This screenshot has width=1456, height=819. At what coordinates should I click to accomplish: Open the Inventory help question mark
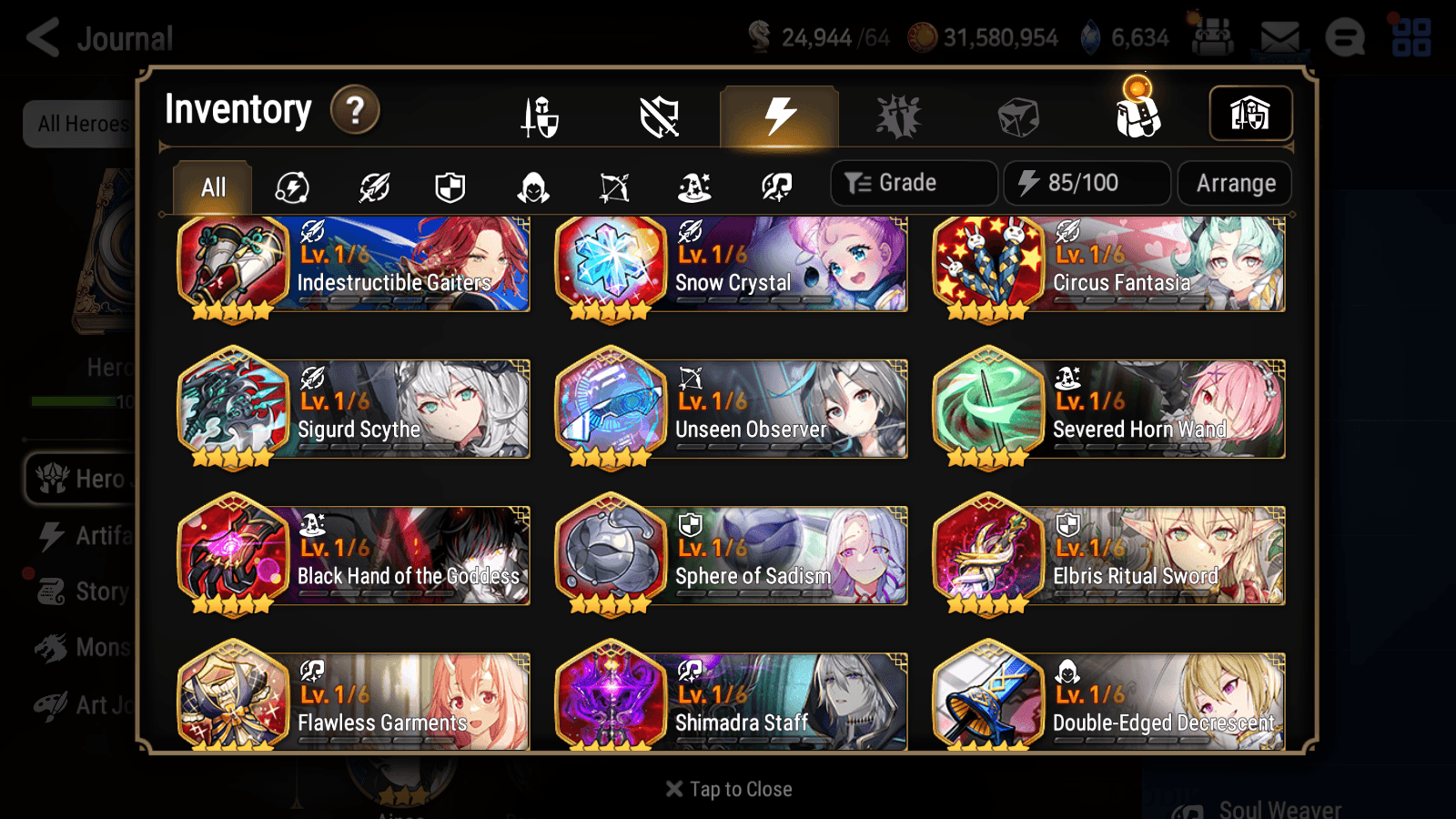(x=354, y=111)
